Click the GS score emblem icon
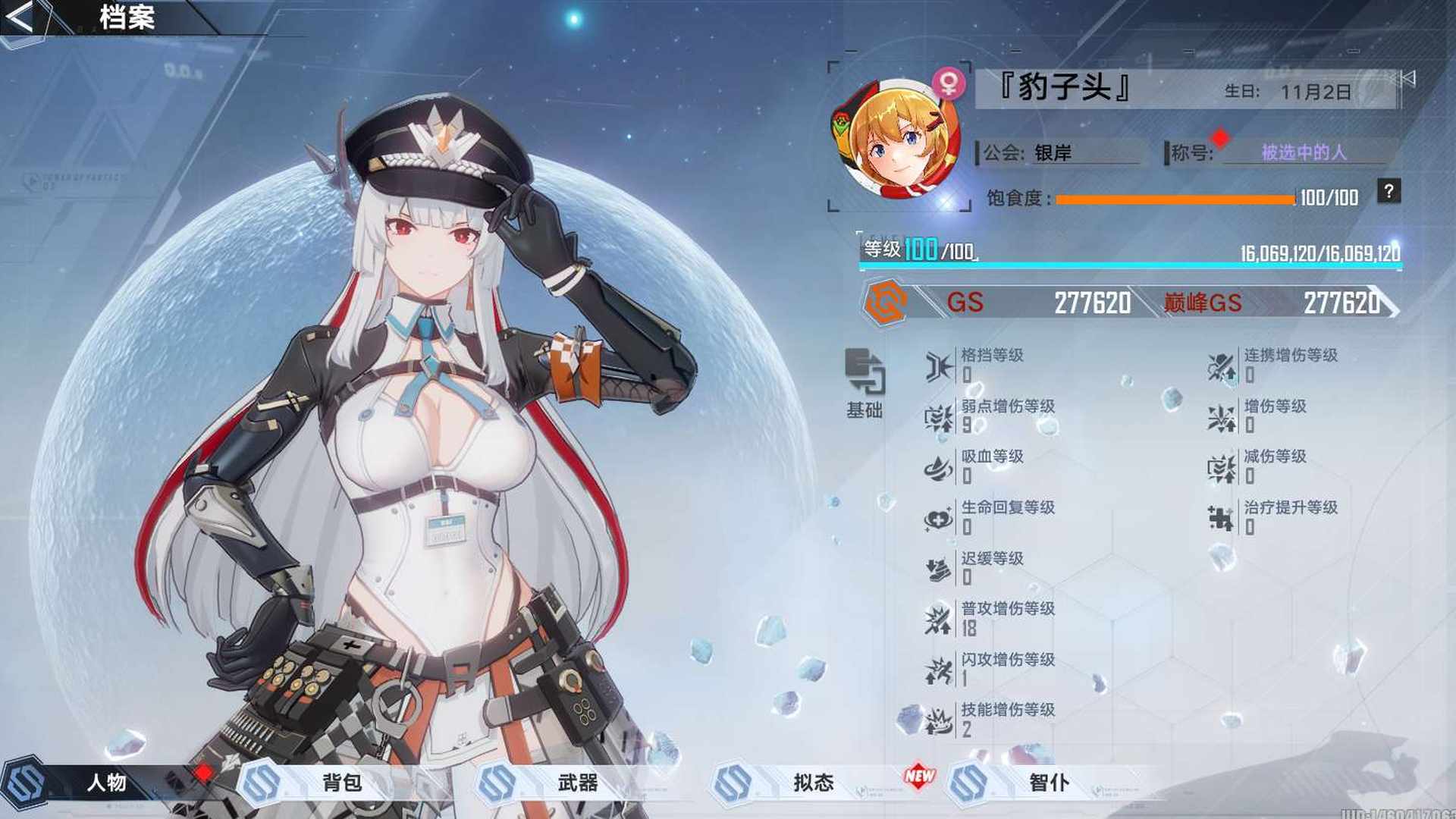The image size is (1456, 819). [886, 302]
